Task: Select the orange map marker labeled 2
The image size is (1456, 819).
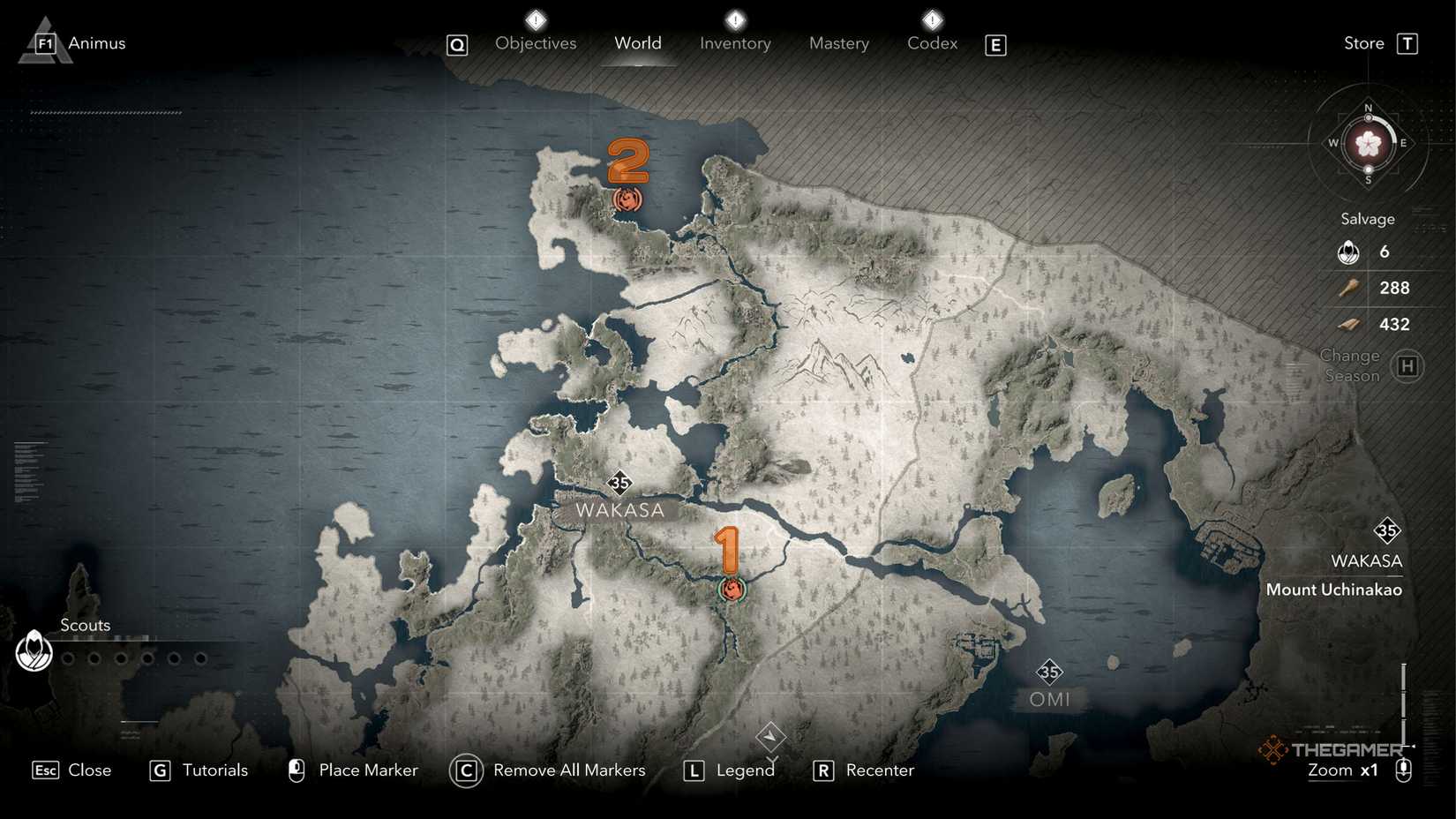Action: 627,199
